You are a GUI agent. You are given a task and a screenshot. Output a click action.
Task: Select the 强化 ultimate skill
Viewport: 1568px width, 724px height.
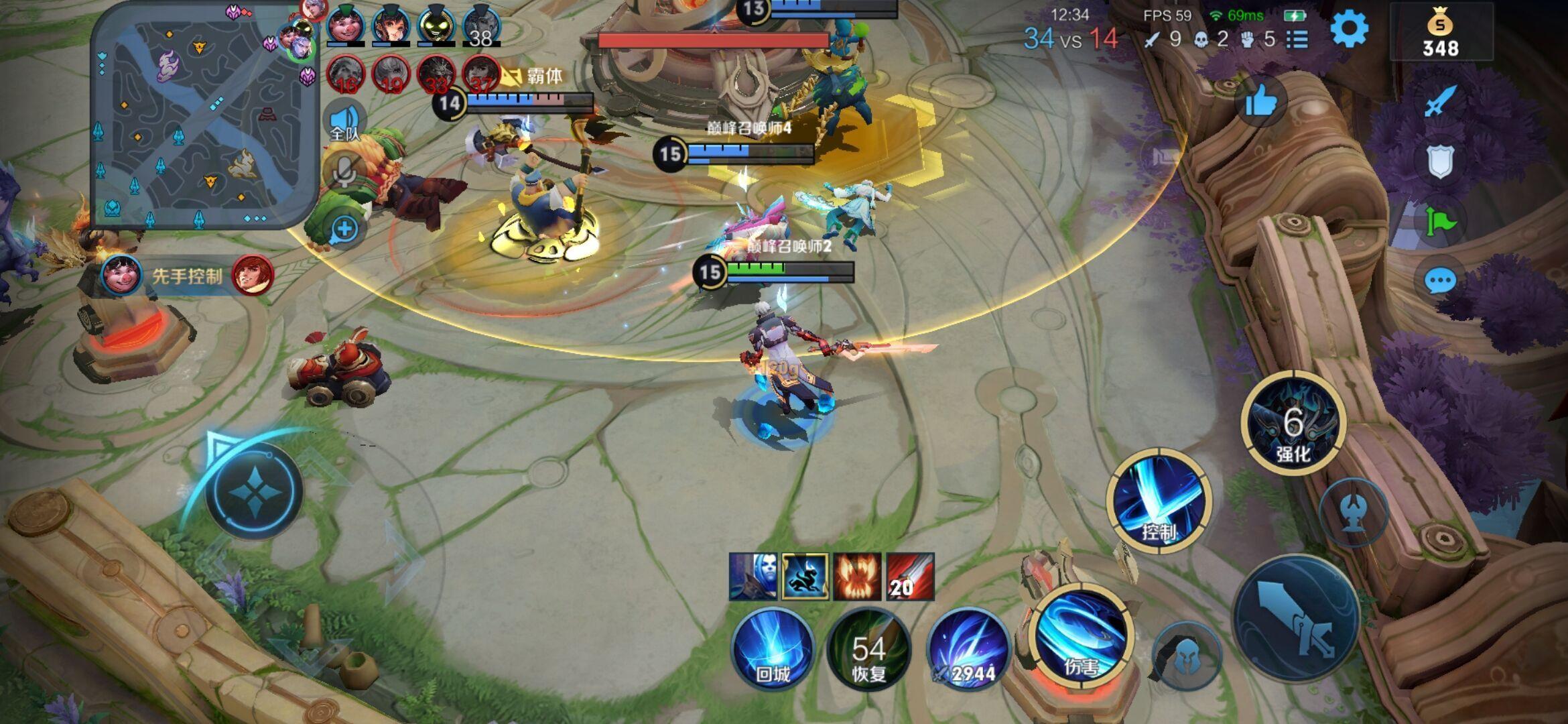pos(1293,424)
